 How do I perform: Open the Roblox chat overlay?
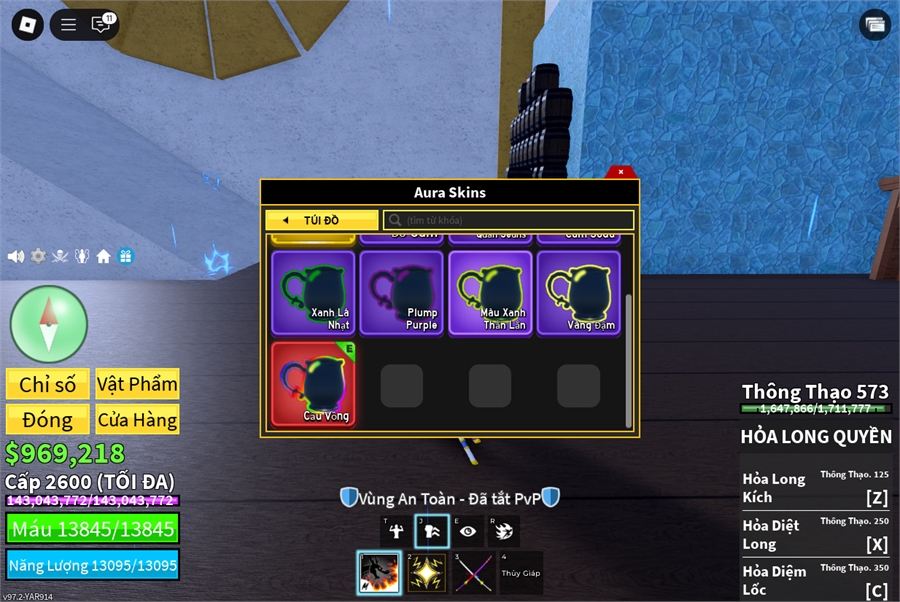pos(101,24)
